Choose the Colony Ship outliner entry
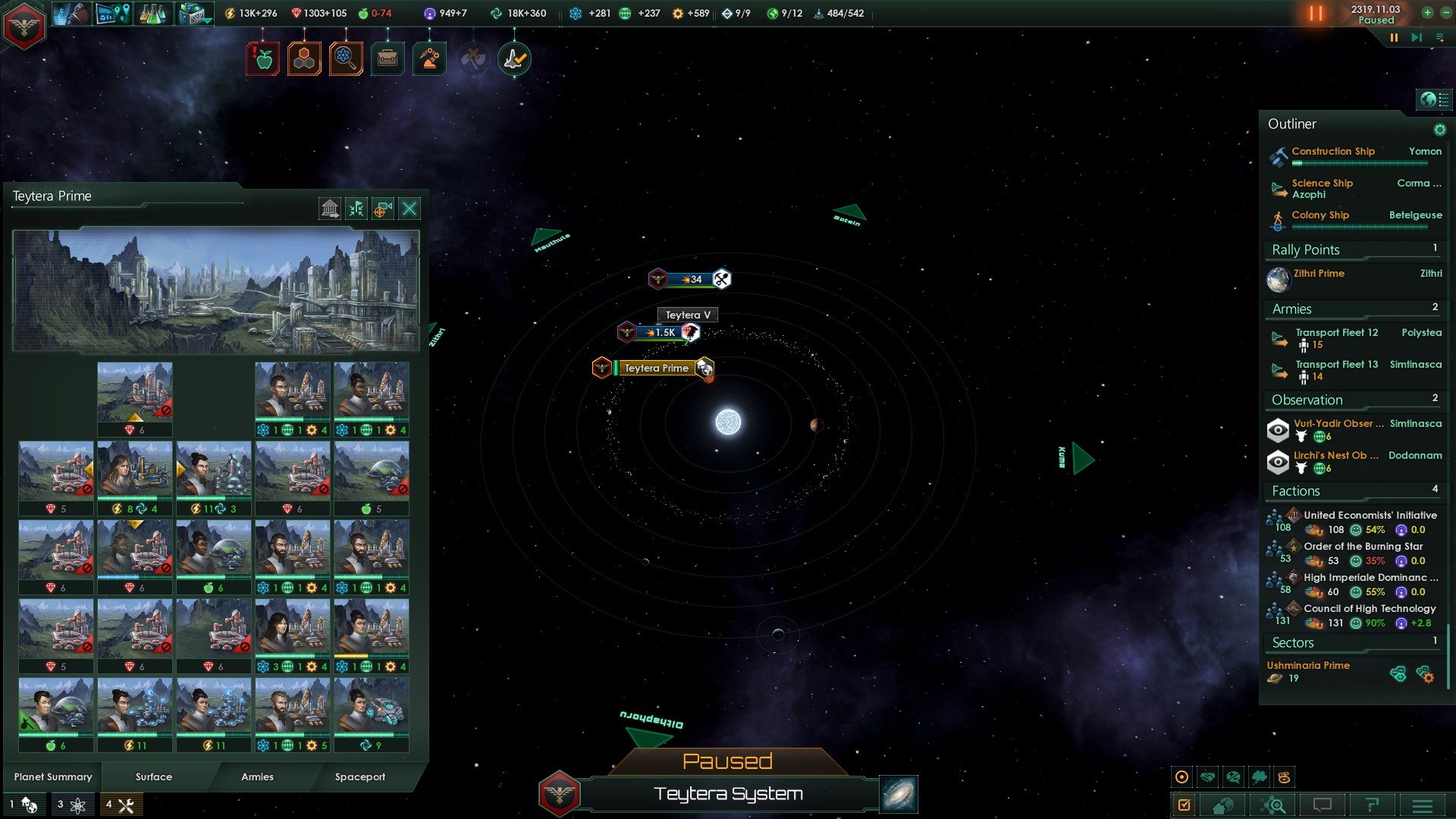 (1320, 215)
